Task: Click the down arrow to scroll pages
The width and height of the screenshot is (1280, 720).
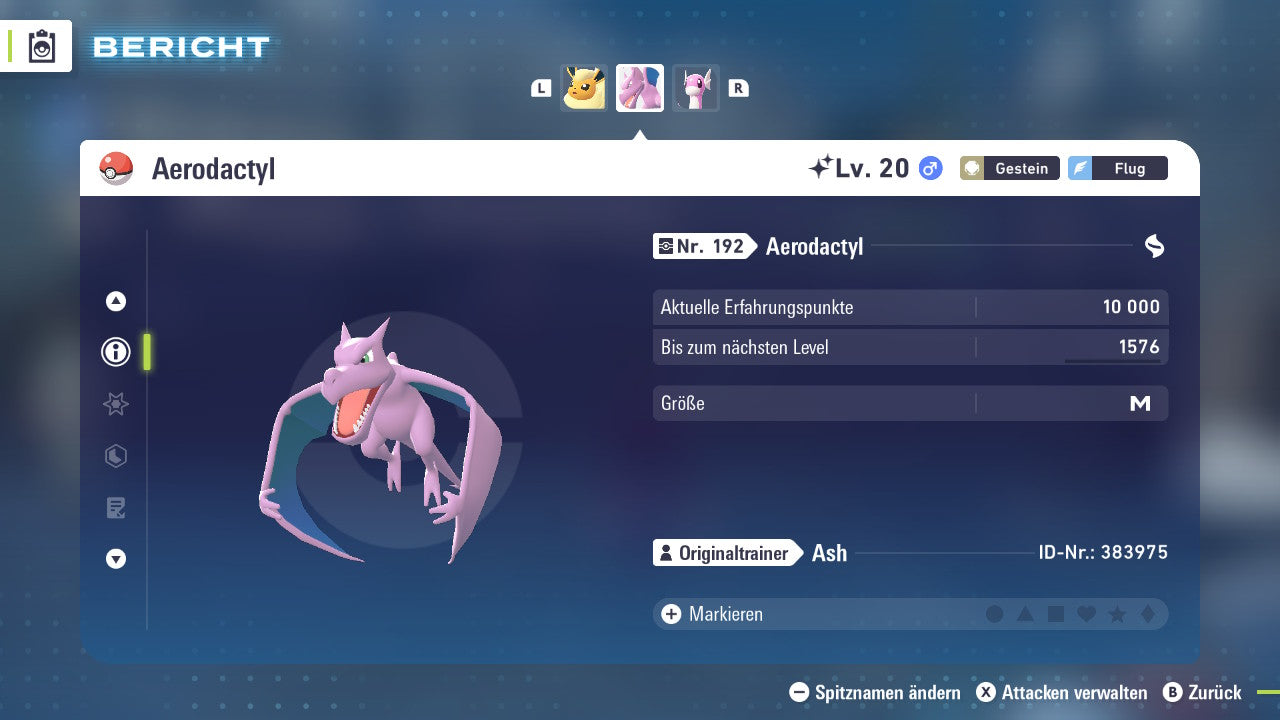Action: (115, 559)
